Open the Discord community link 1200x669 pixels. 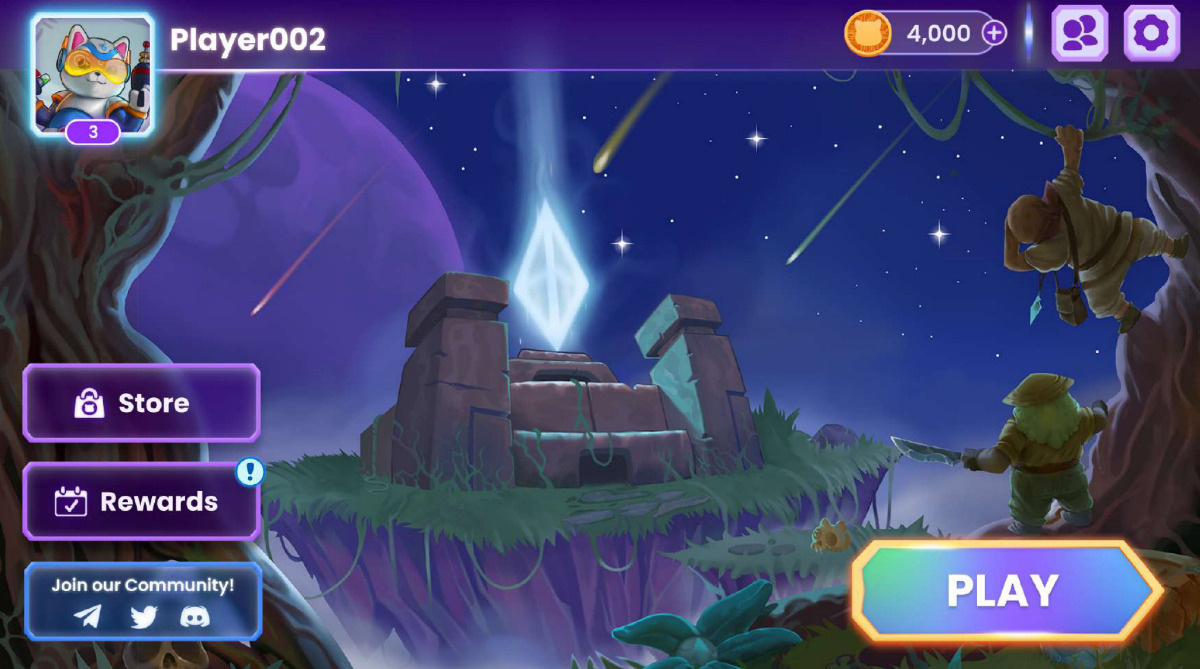coord(195,616)
